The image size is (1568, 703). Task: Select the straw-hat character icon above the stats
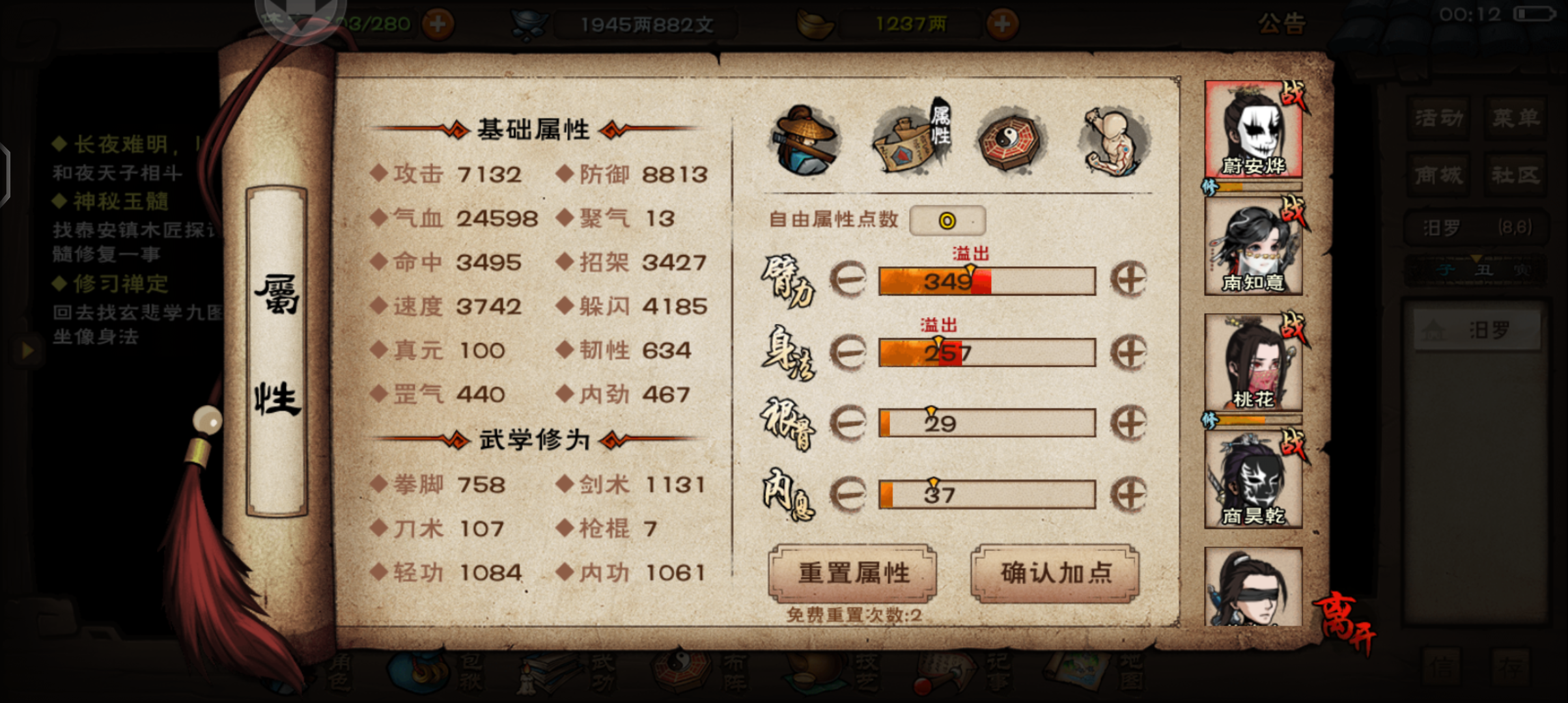(805, 139)
